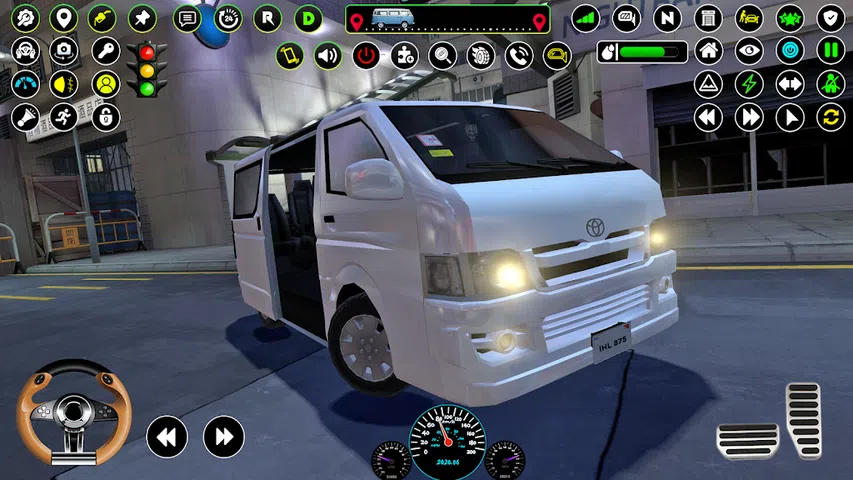This screenshot has height=480, width=853.
Task: Tap the yellow side mirror icon
Action: pyautogui.click(x=556, y=56)
